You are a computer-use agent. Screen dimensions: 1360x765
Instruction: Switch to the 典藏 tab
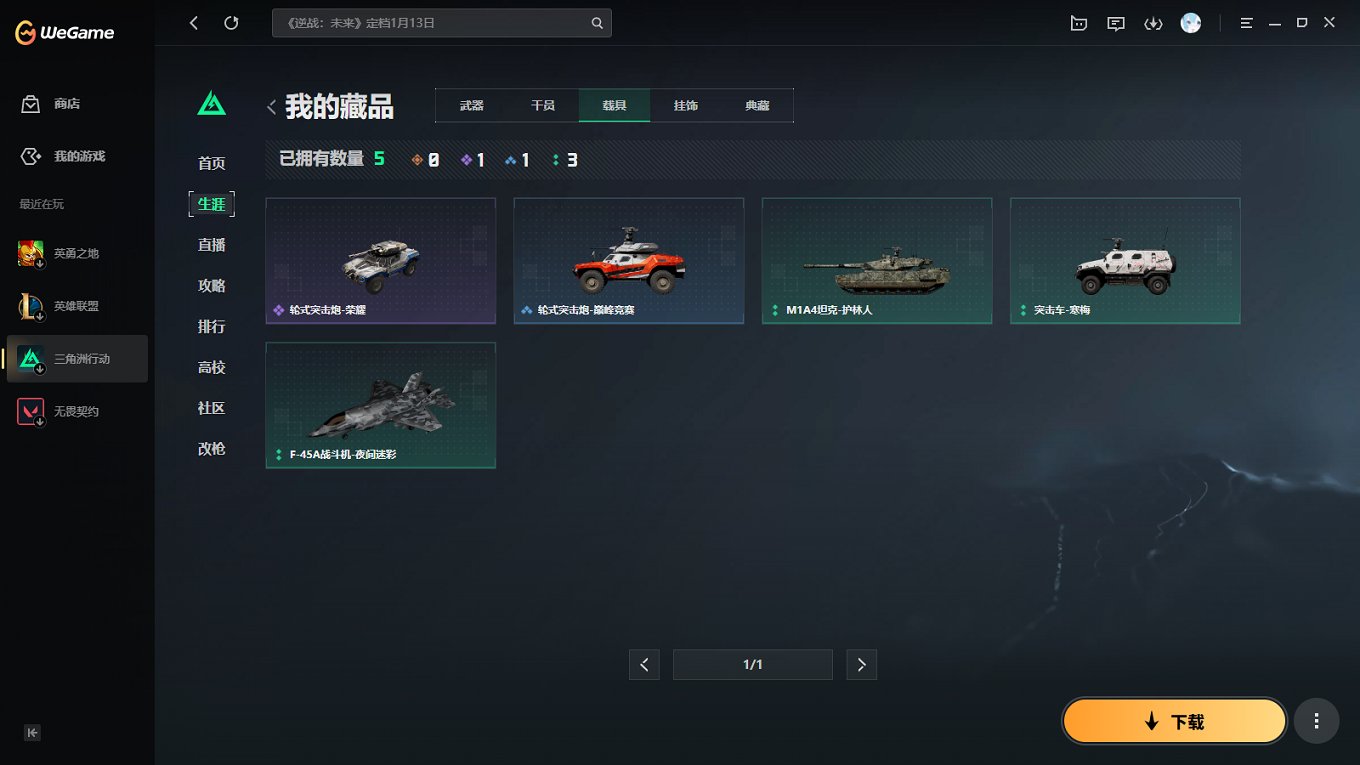[x=757, y=104]
